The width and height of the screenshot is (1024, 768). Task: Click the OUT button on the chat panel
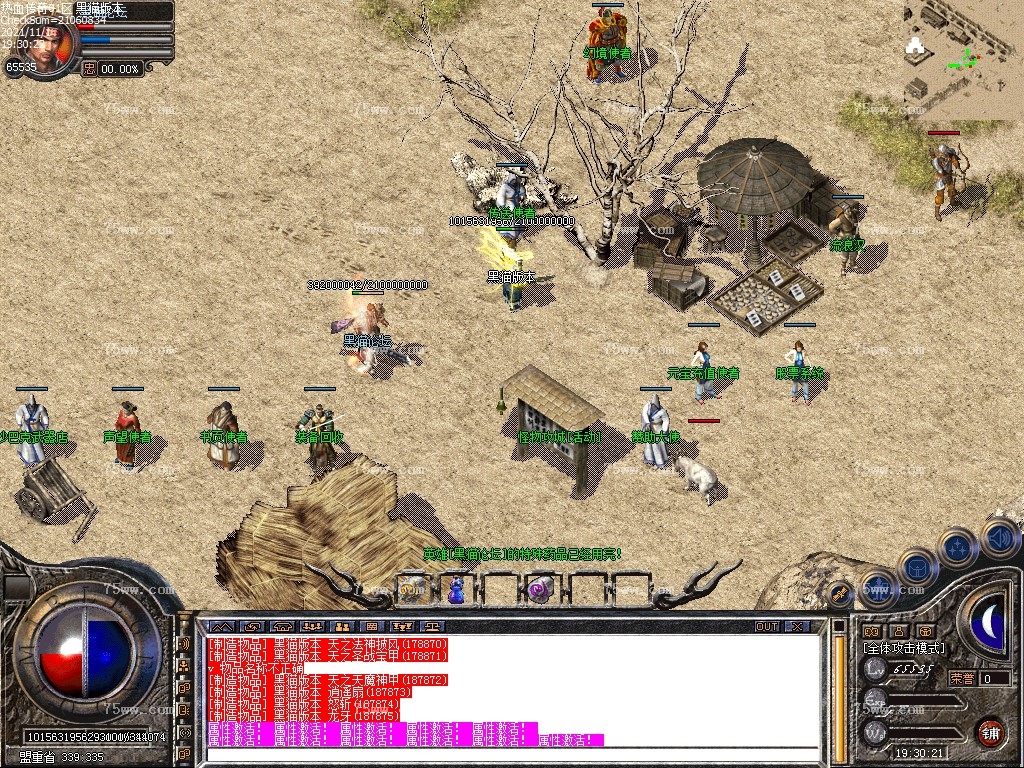coord(767,627)
